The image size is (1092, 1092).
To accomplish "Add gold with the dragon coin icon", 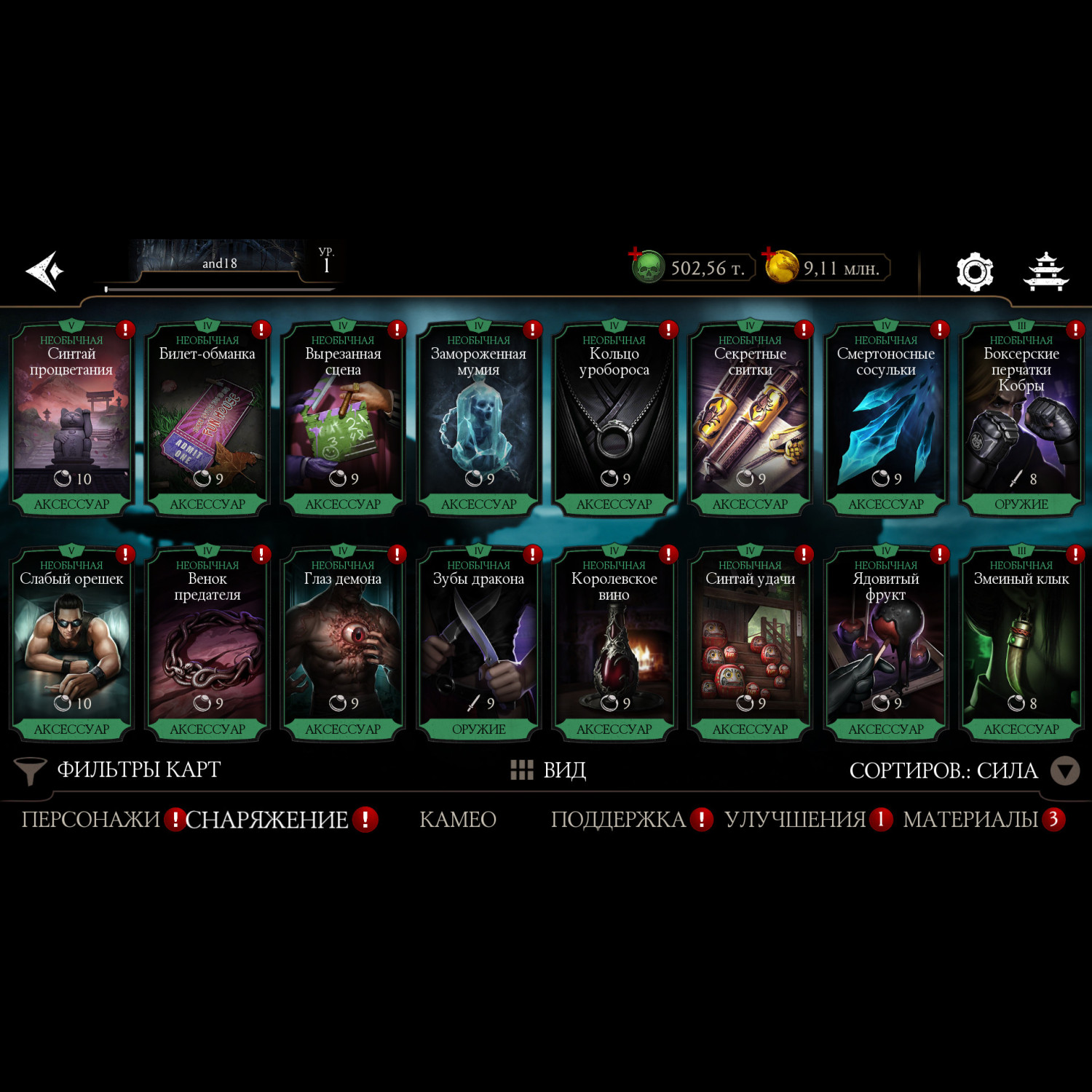I will (780, 266).
